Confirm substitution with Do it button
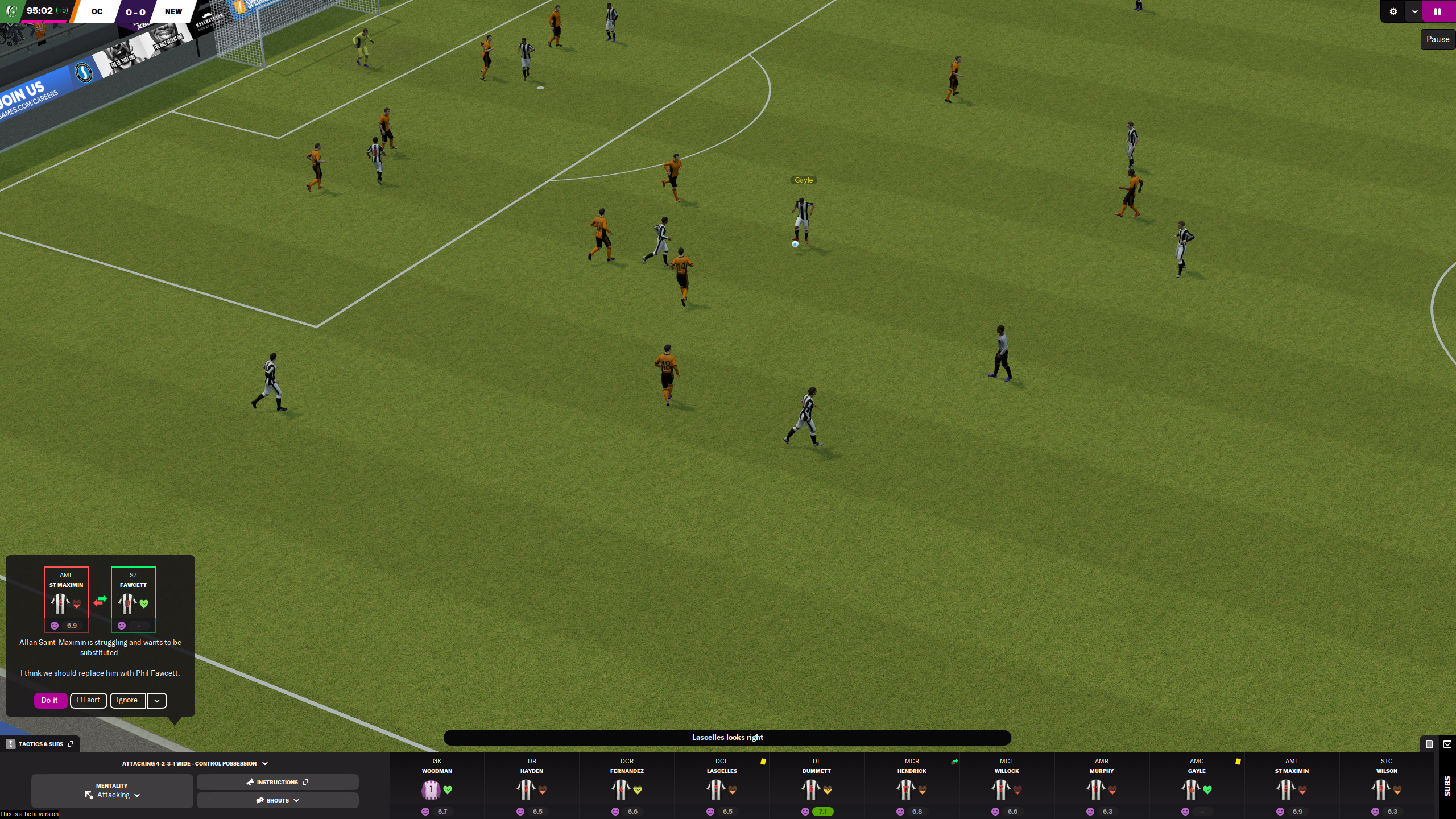The width and height of the screenshot is (1456, 819). tap(49, 700)
